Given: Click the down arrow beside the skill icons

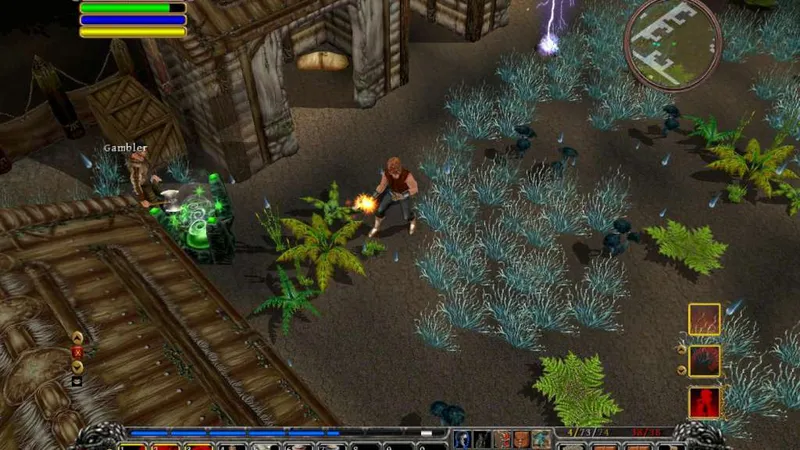Looking at the screenshot, I should [682, 370].
